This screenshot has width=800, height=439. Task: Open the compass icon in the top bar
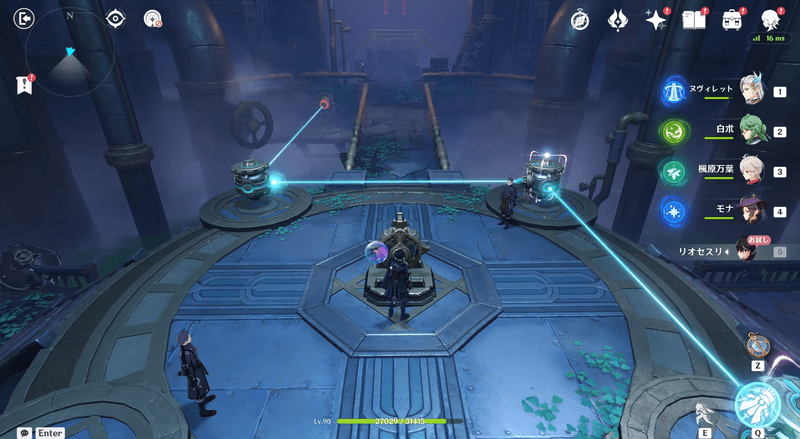click(579, 19)
